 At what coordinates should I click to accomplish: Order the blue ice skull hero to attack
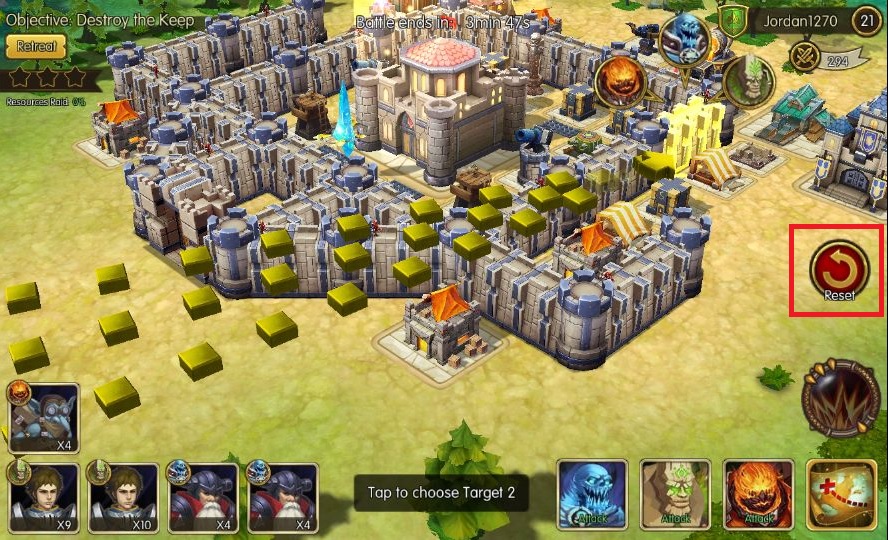pyautogui.click(x=592, y=494)
